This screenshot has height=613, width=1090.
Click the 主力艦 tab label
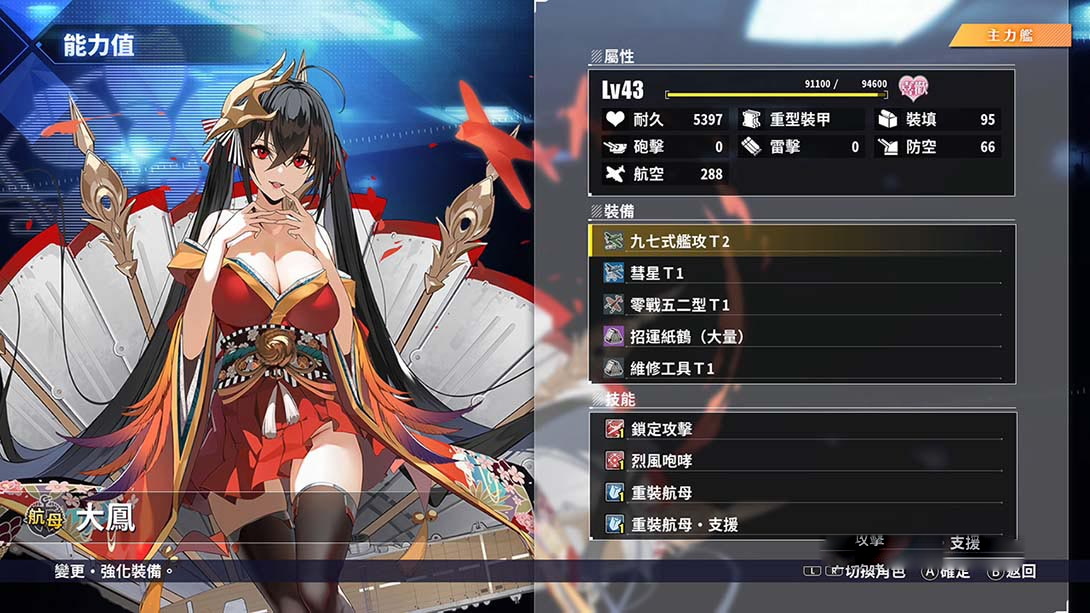tap(1010, 36)
